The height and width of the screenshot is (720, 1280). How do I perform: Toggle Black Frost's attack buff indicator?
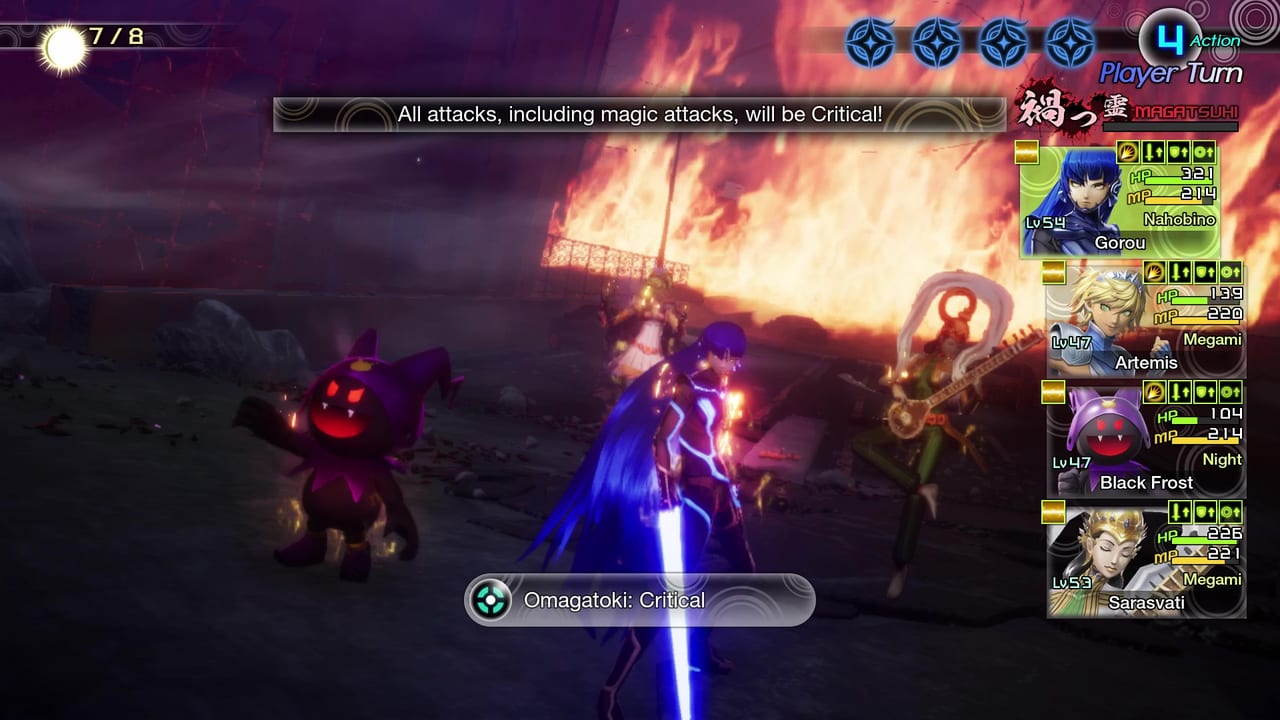1178,392
